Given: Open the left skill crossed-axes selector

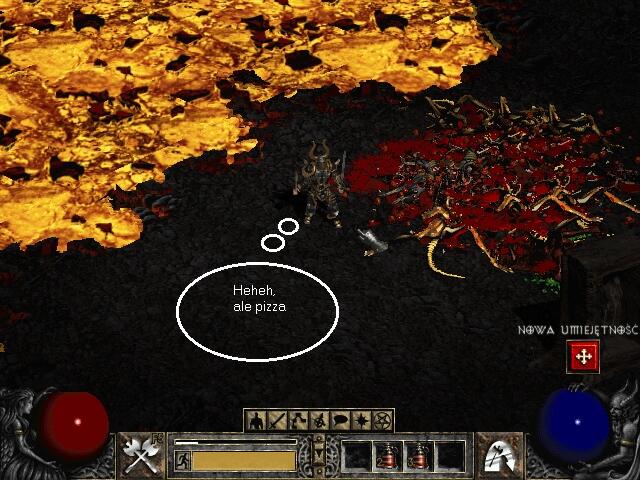Looking at the screenshot, I should (143, 456).
